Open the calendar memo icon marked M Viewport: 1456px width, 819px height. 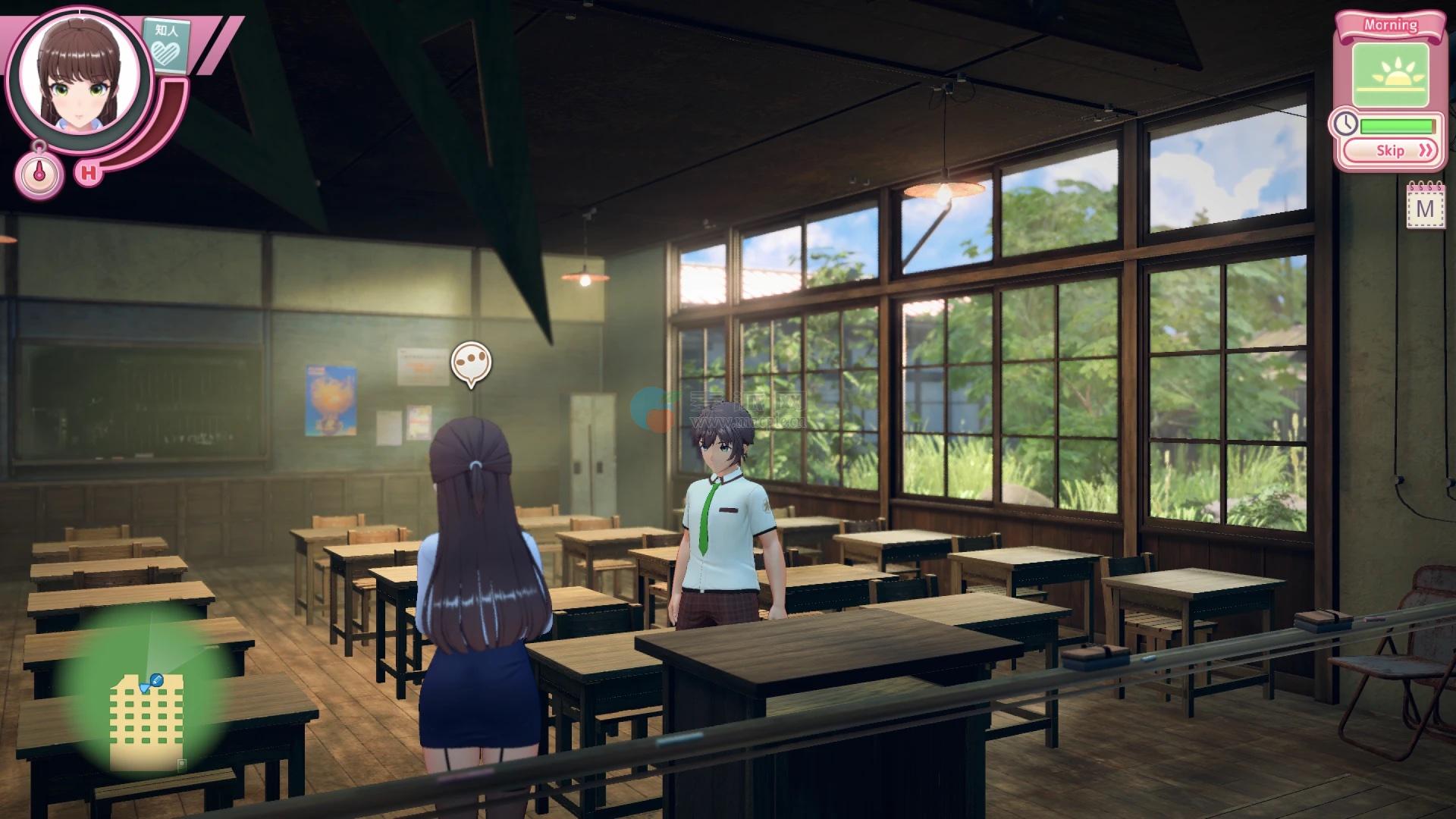1425,206
